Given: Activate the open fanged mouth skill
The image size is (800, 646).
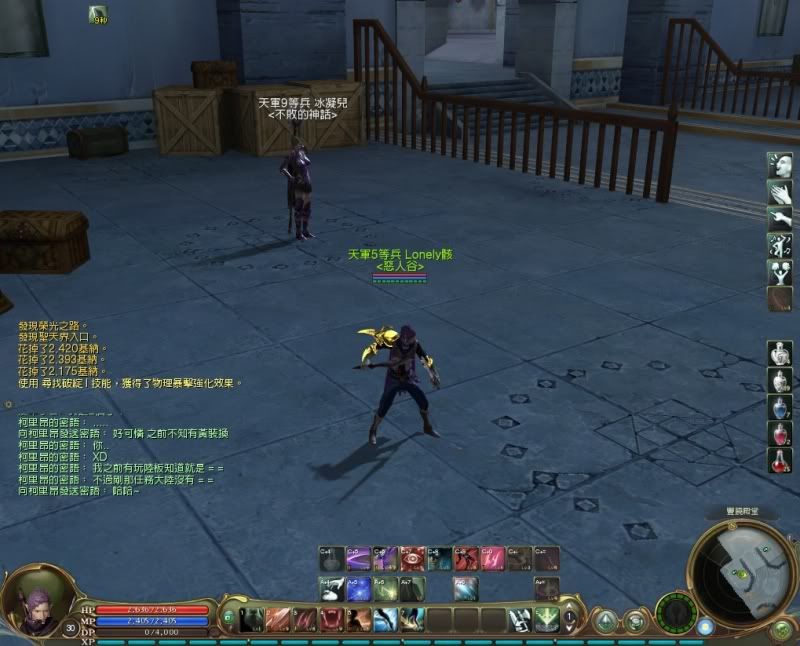Looking at the screenshot, I should (331, 620).
